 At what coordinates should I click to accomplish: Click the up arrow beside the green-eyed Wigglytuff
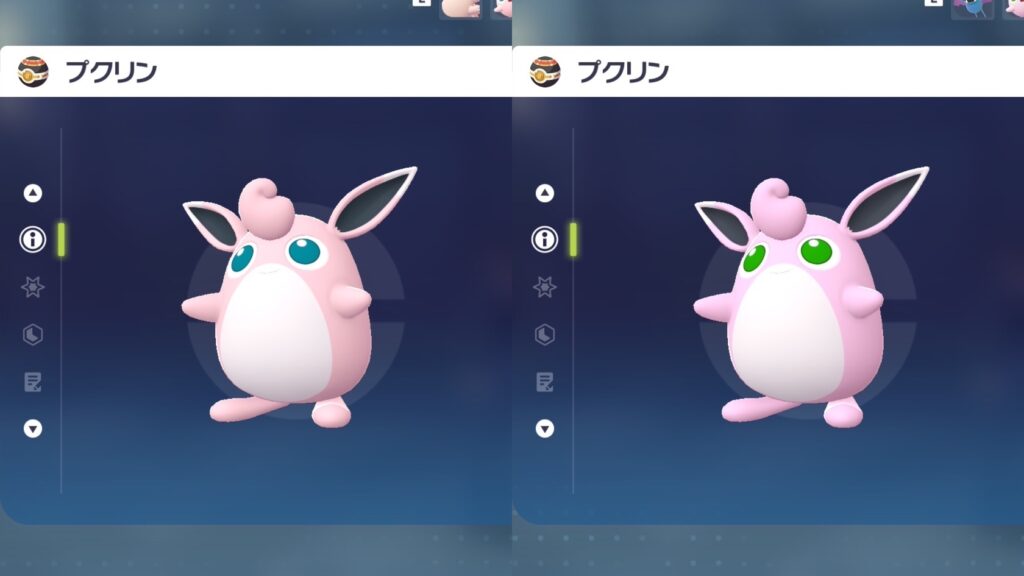click(545, 193)
